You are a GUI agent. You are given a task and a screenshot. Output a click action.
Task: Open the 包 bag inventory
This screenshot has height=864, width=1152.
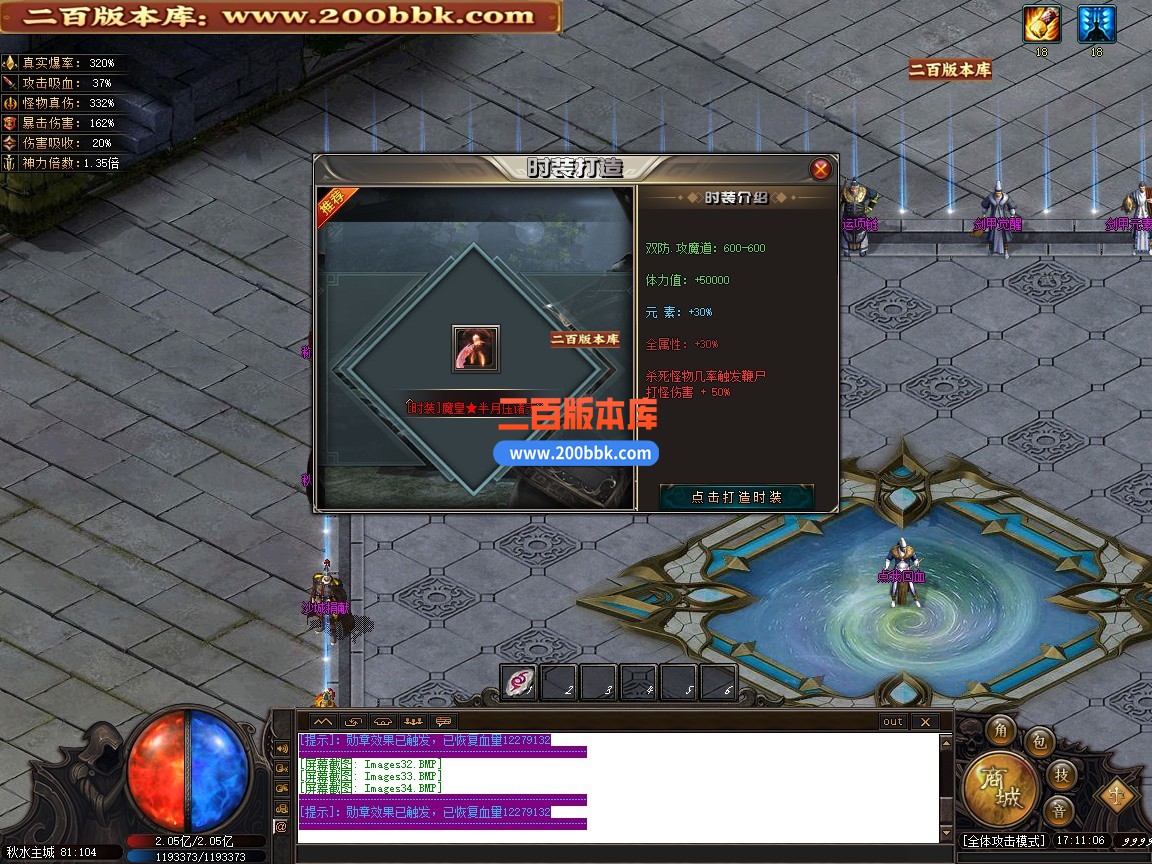pyautogui.click(x=1039, y=741)
